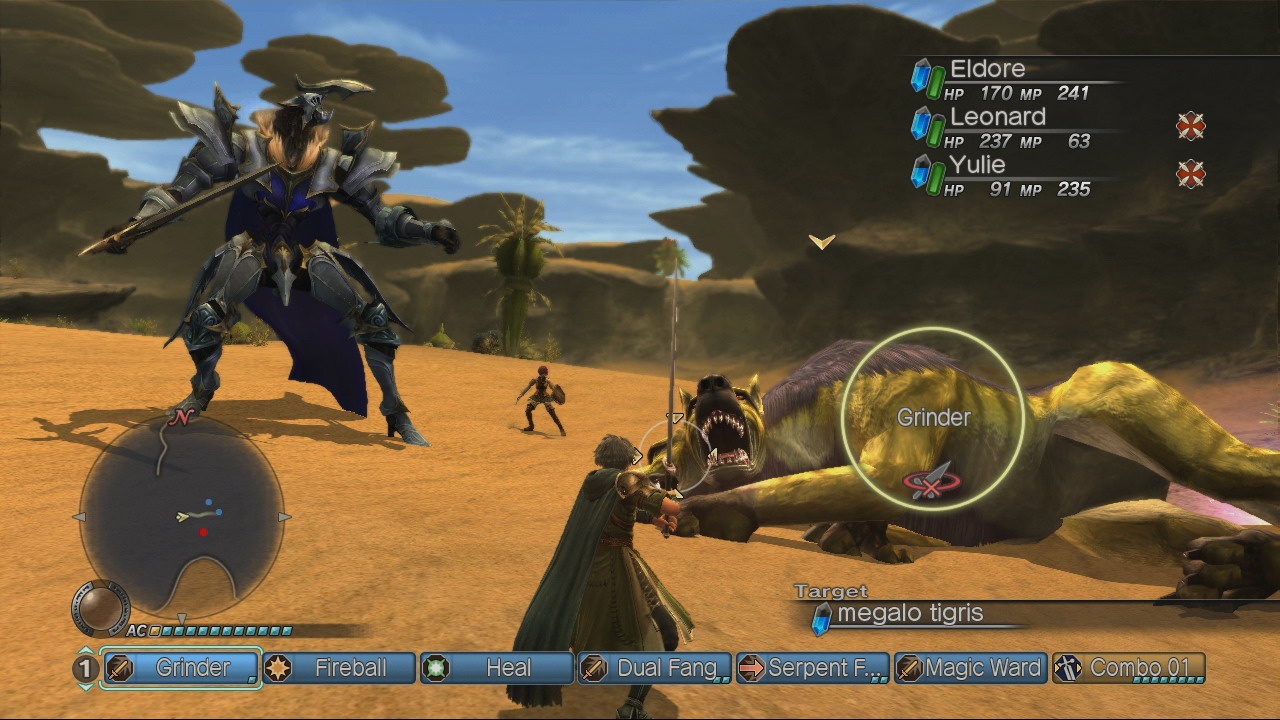
Task: Click the action palette number 1 badge
Action: pos(83,668)
